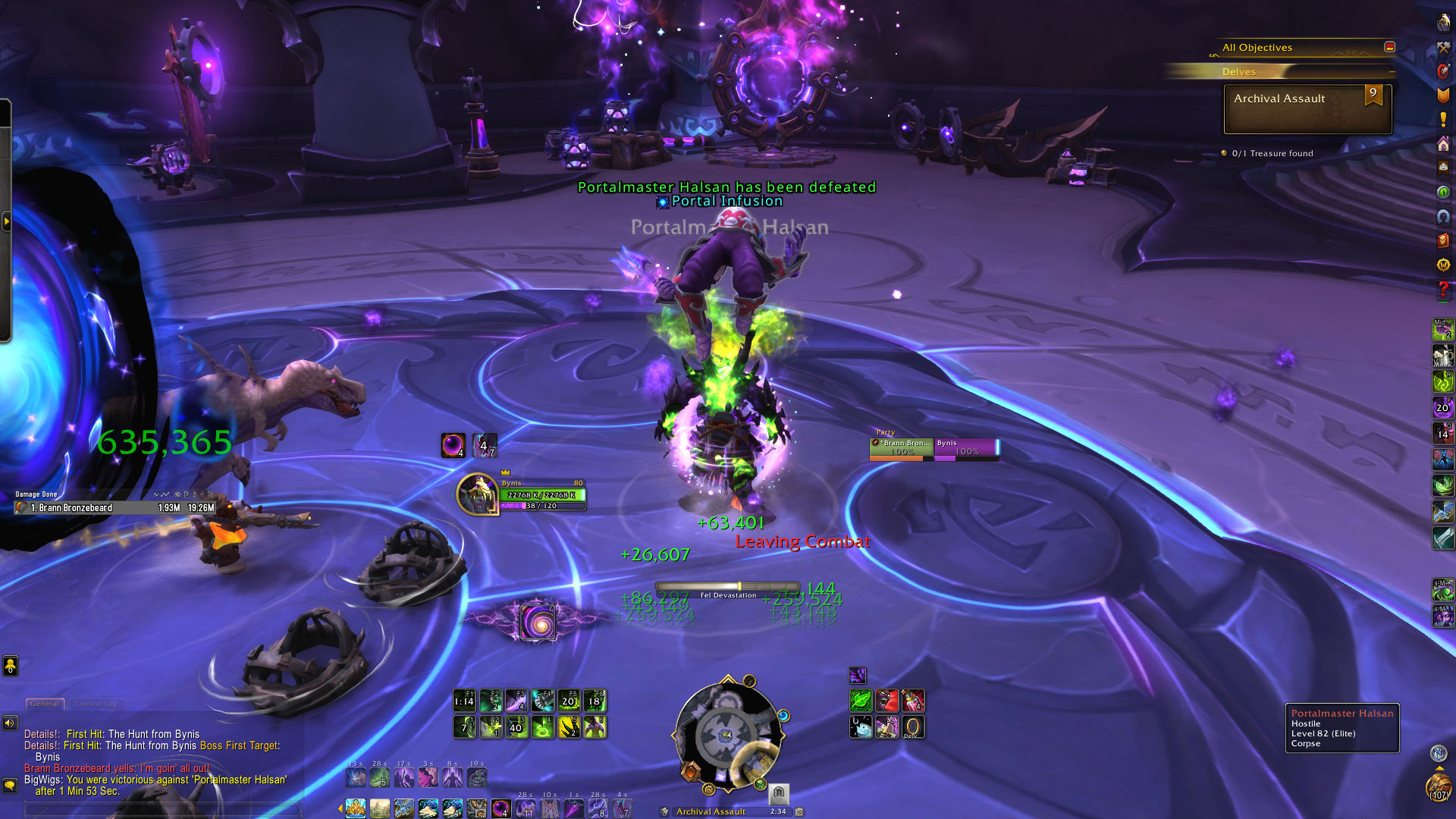Toggle the chat speaker sound button
The image size is (1456, 819).
[x=10, y=723]
